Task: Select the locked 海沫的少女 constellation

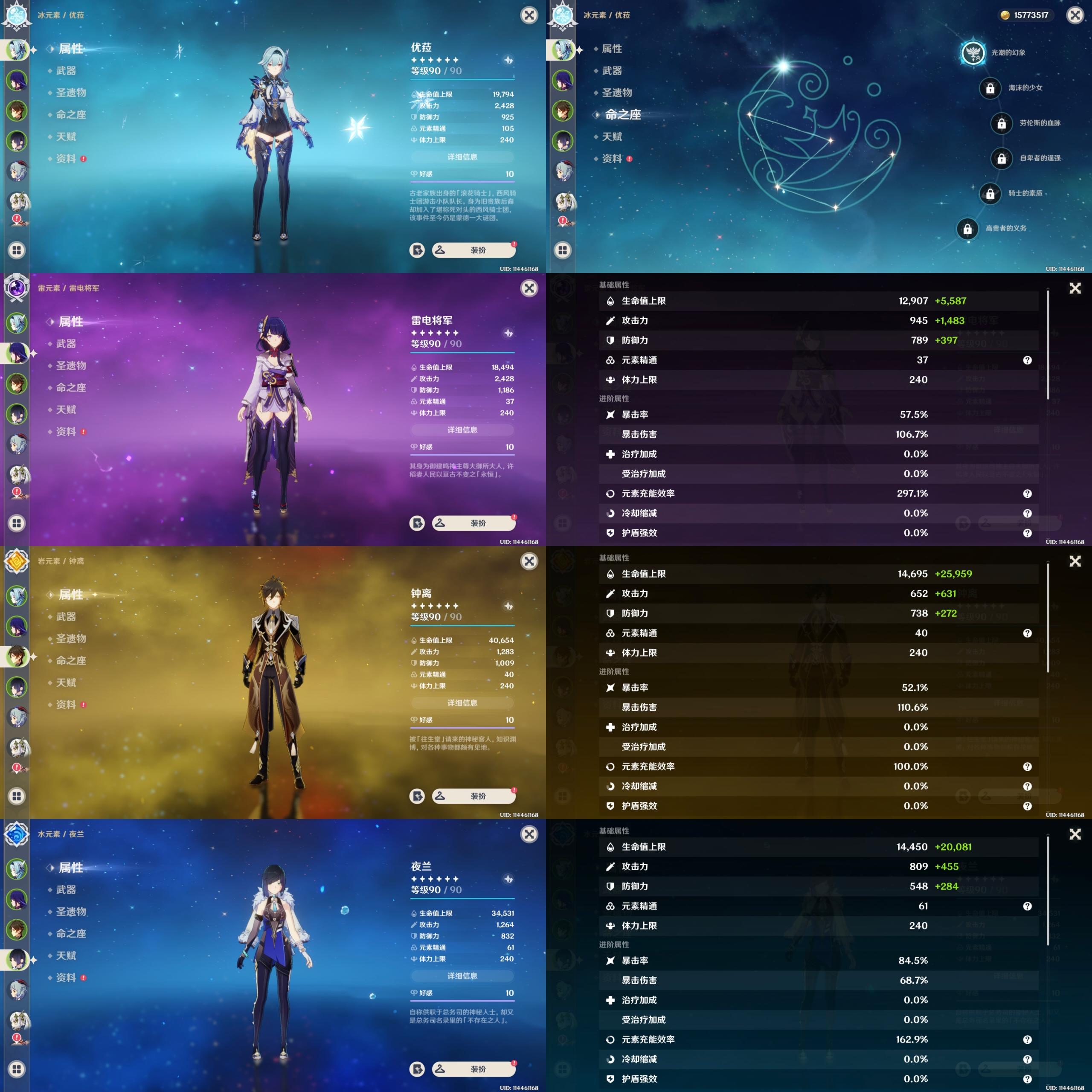Action: 990,88
